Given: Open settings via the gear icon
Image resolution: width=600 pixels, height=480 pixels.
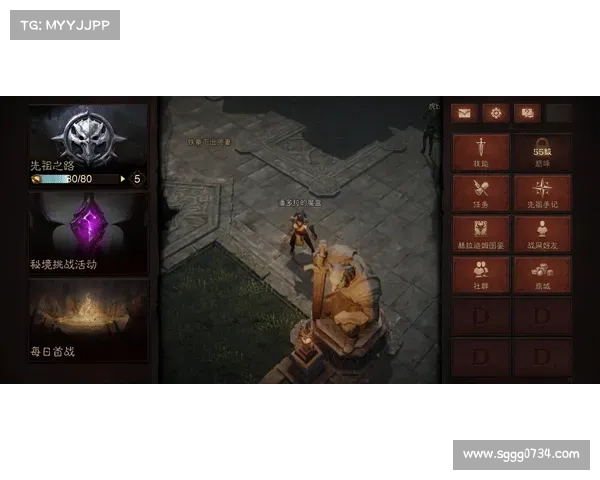Looking at the screenshot, I should pyautogui.click(x=495, y=113).
